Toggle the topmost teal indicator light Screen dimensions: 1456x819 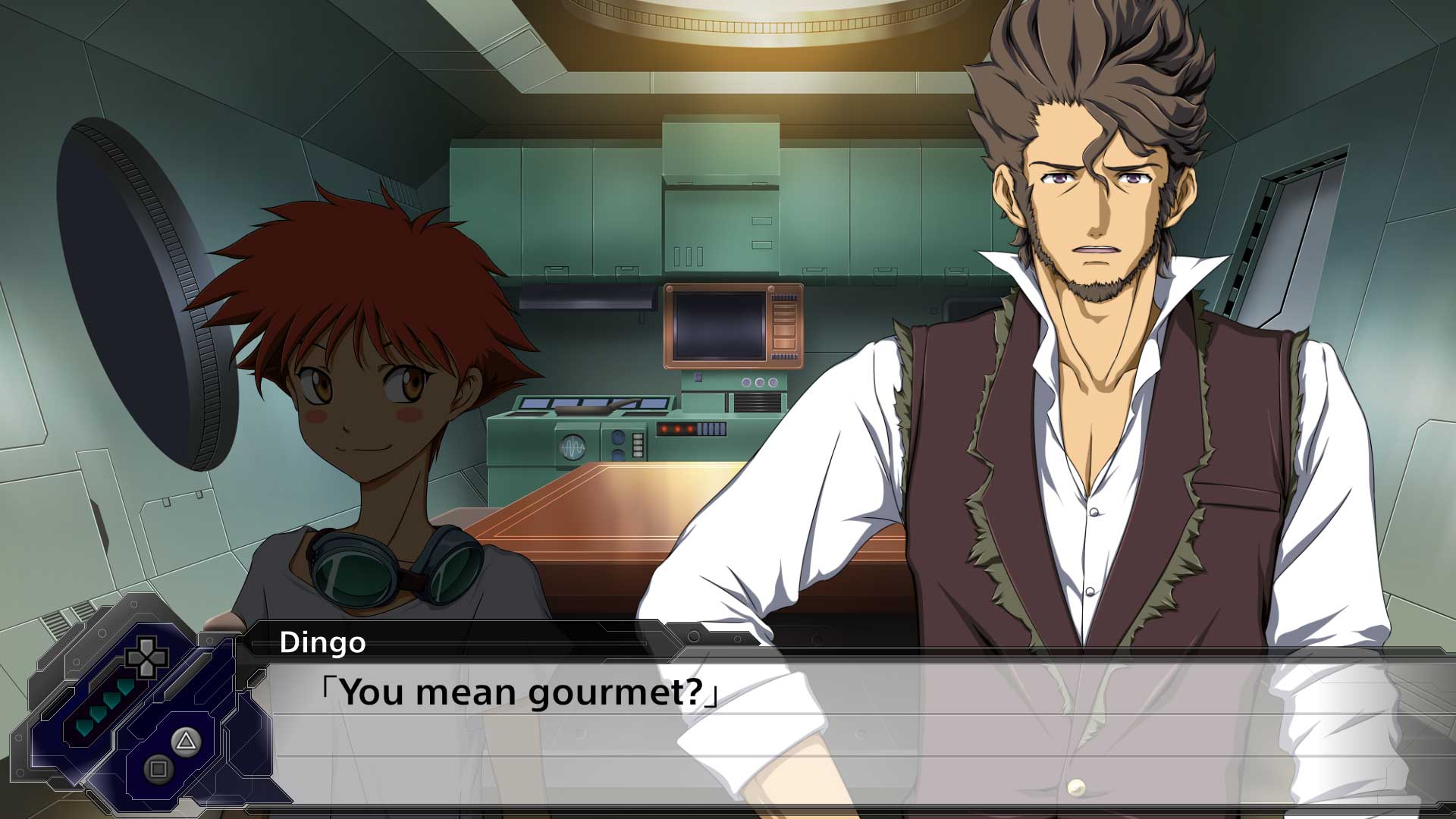tap(124, 687)
